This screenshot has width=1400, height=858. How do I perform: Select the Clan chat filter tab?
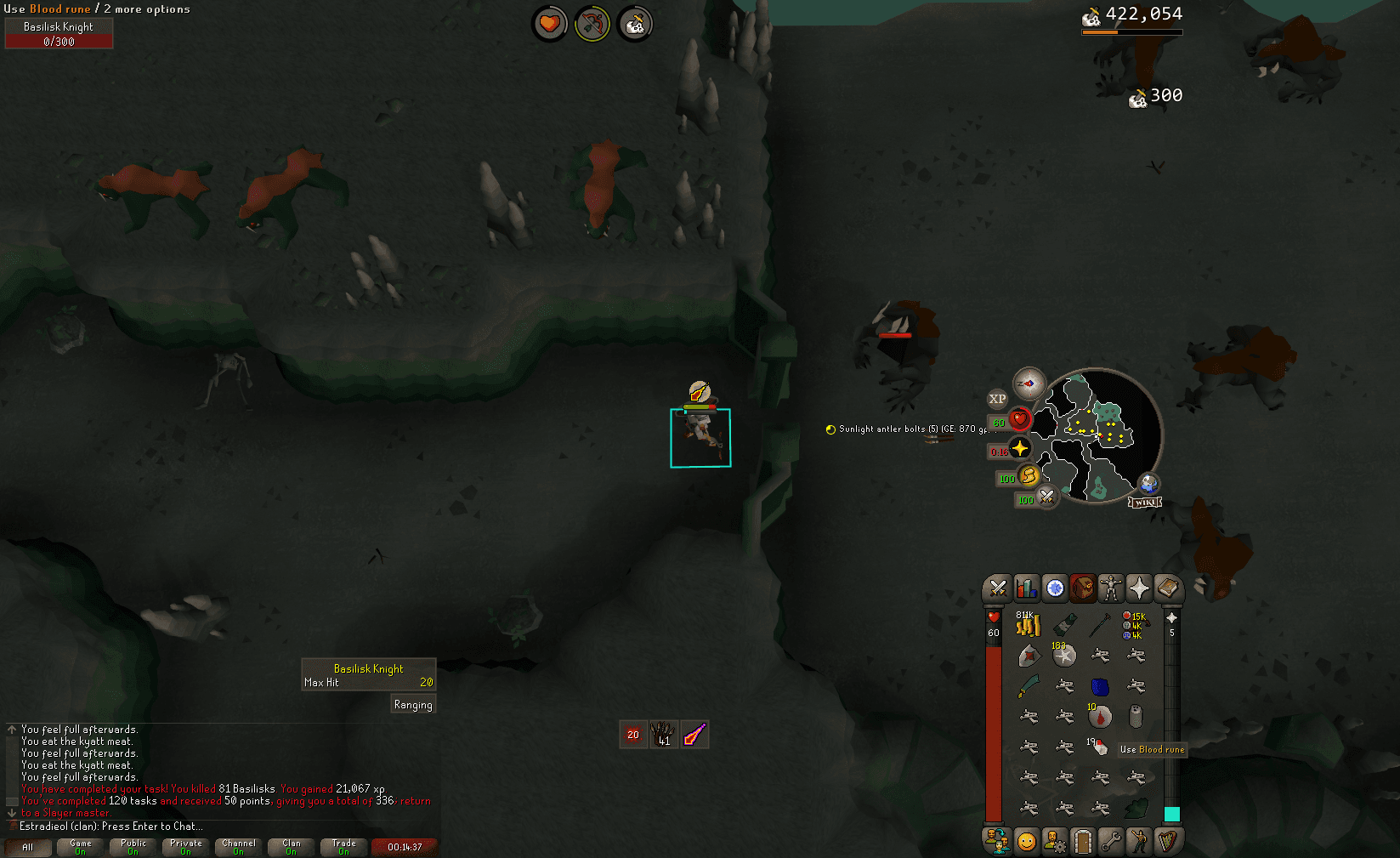click(x=292, y=847)
